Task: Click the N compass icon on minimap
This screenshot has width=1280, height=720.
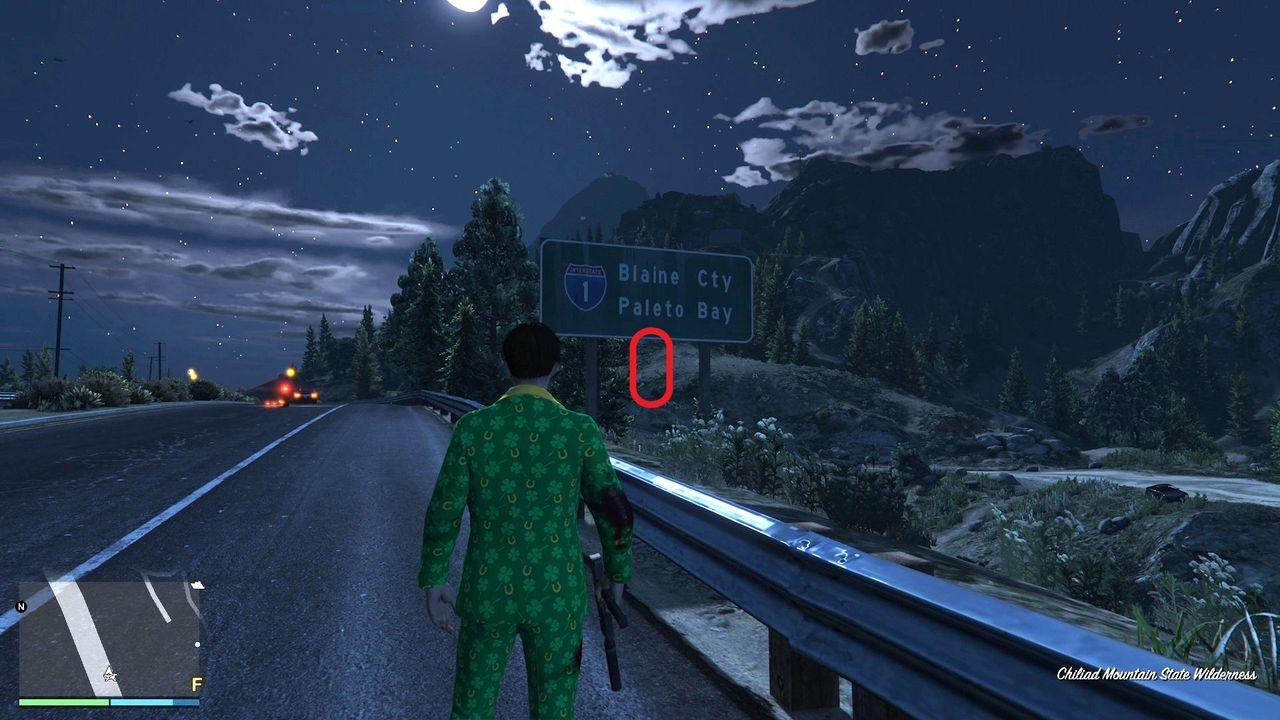Action: 21,606
